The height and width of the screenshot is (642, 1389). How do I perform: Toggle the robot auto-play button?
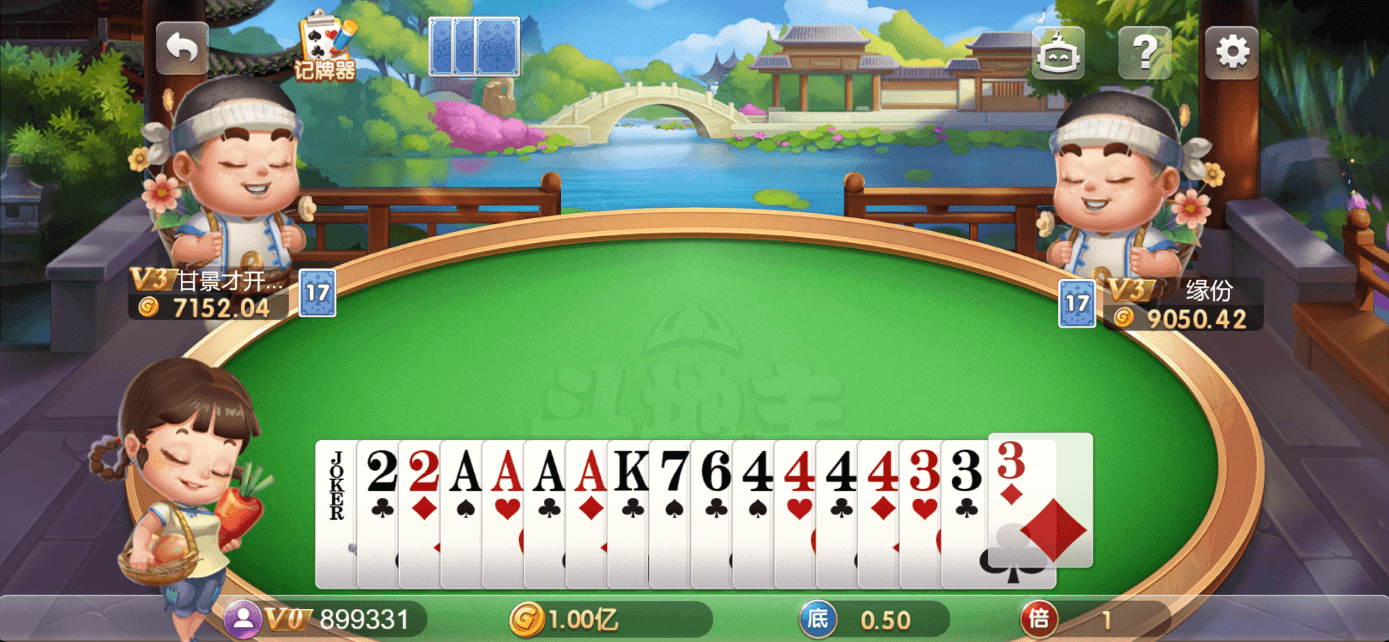point(1059,53)
